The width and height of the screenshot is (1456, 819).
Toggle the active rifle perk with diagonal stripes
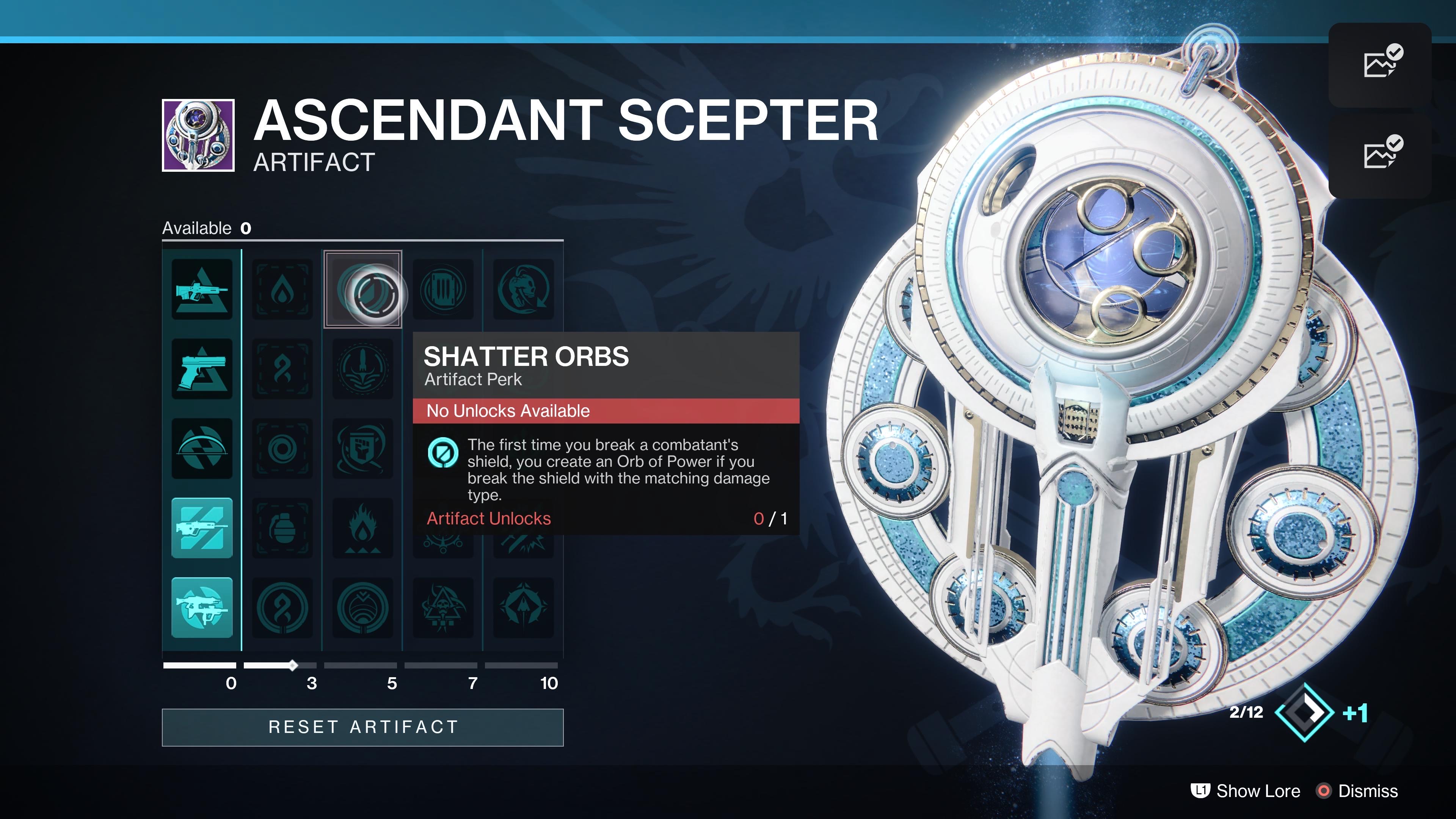click(202, 528)
